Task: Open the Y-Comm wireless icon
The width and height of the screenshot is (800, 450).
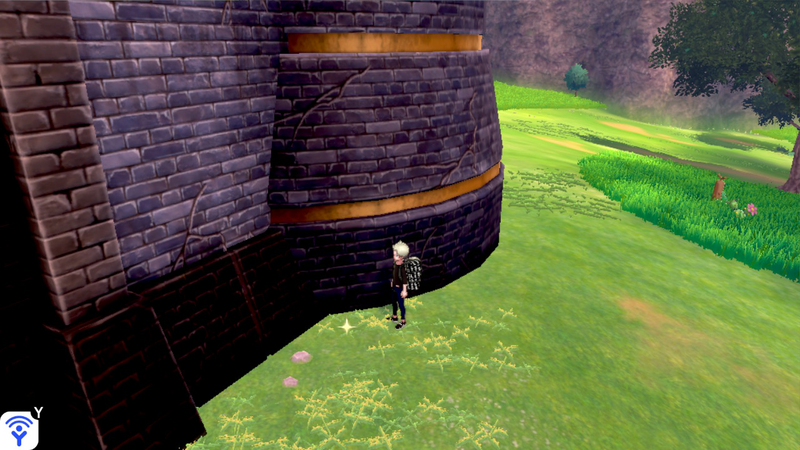Action: (x=19, y=429)
